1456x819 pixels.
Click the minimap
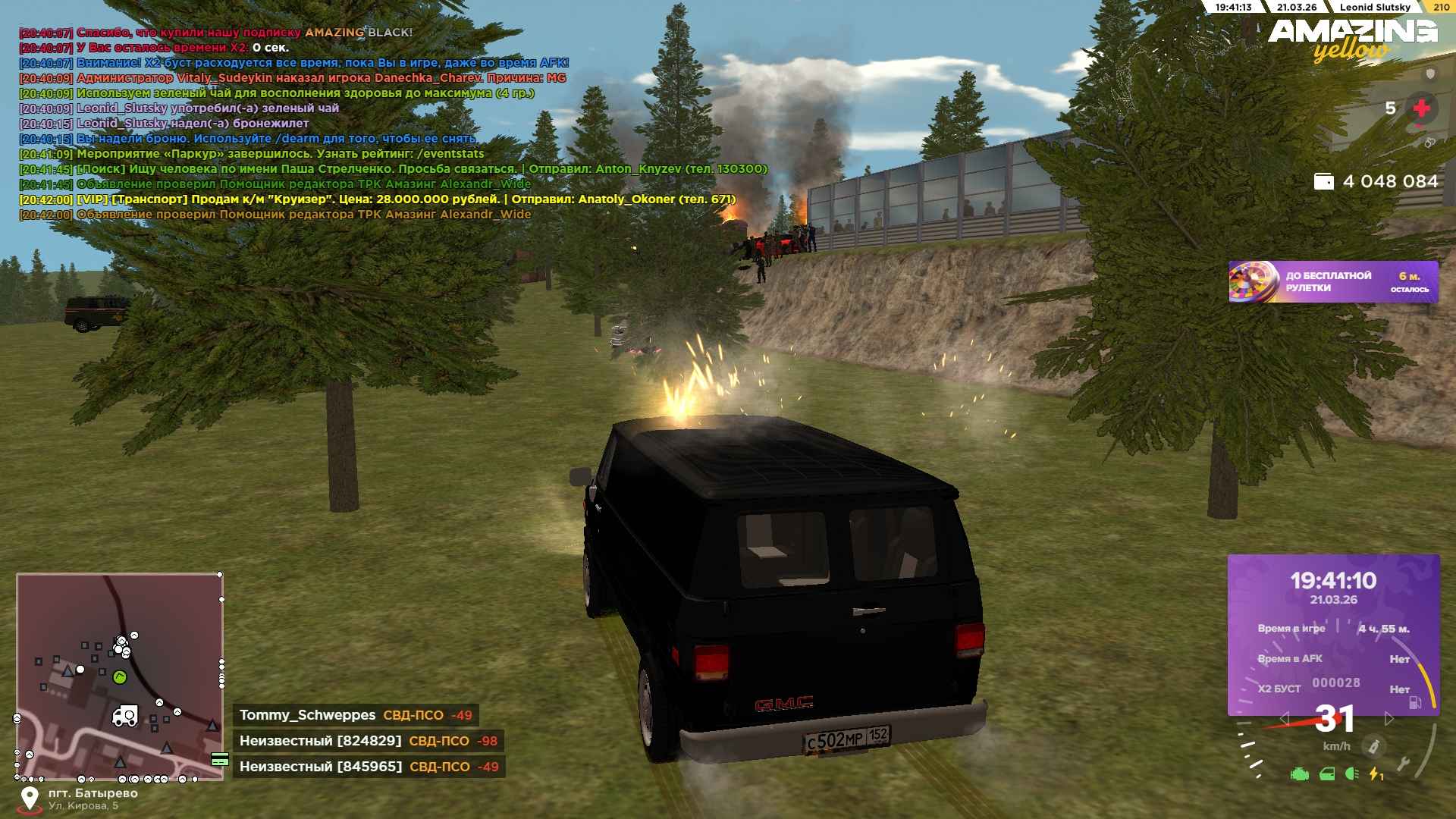pyautogui.click(x=119, y=676)
